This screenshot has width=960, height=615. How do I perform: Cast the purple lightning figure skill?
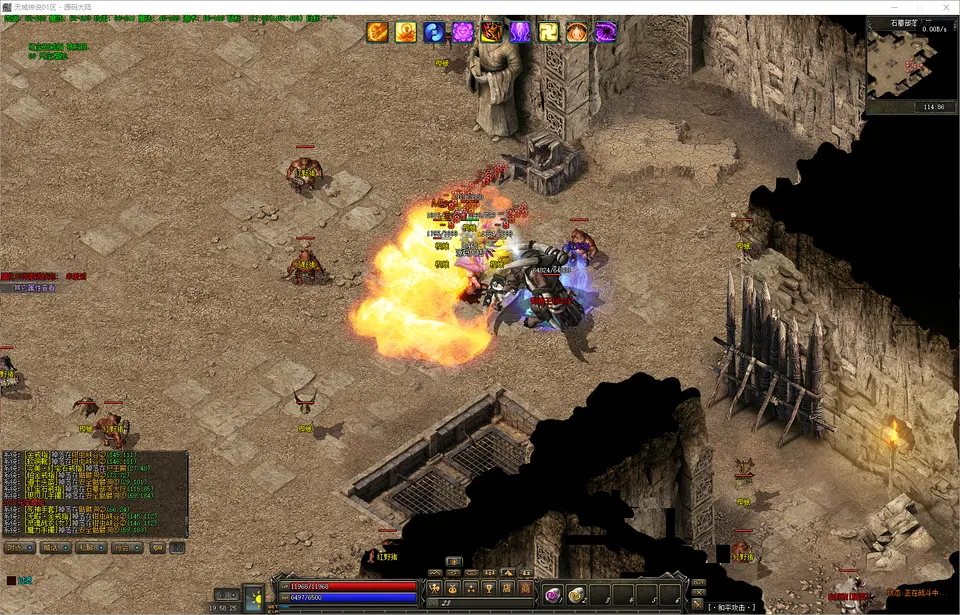click(520, 33)
